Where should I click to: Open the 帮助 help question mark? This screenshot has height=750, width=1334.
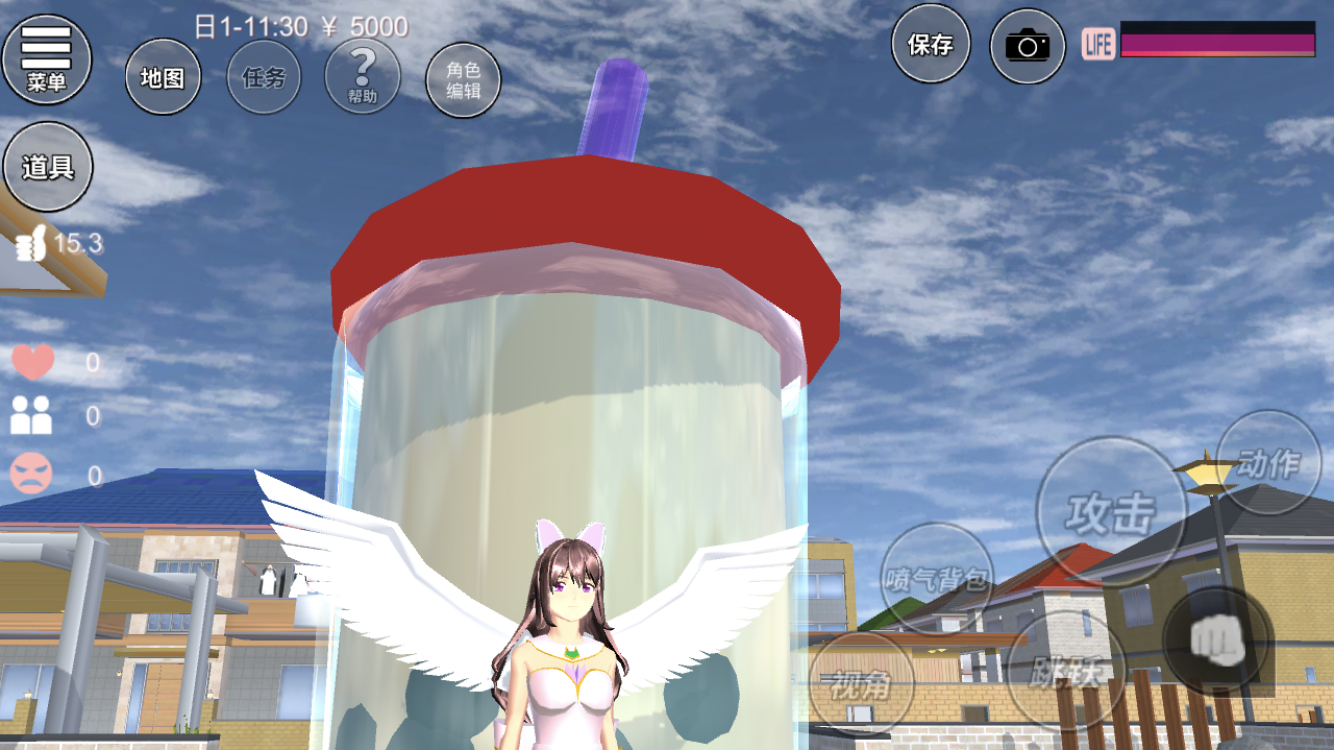(362, 77)
